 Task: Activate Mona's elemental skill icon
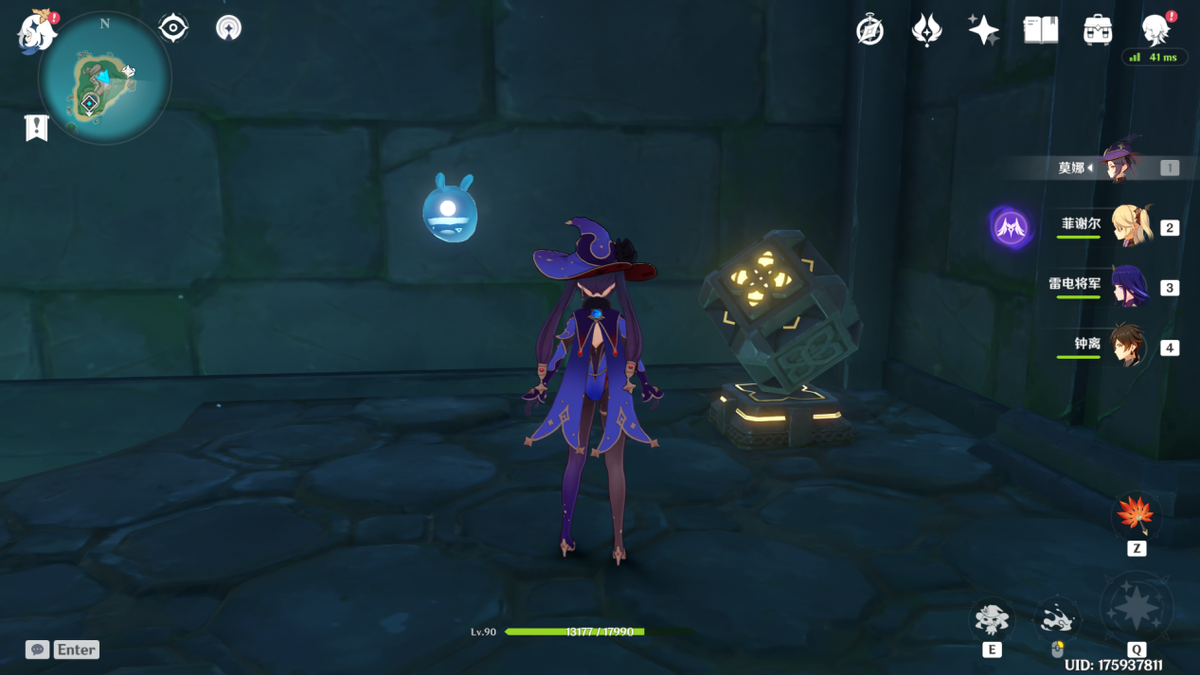pyautogui.click(x=991, y=620)
